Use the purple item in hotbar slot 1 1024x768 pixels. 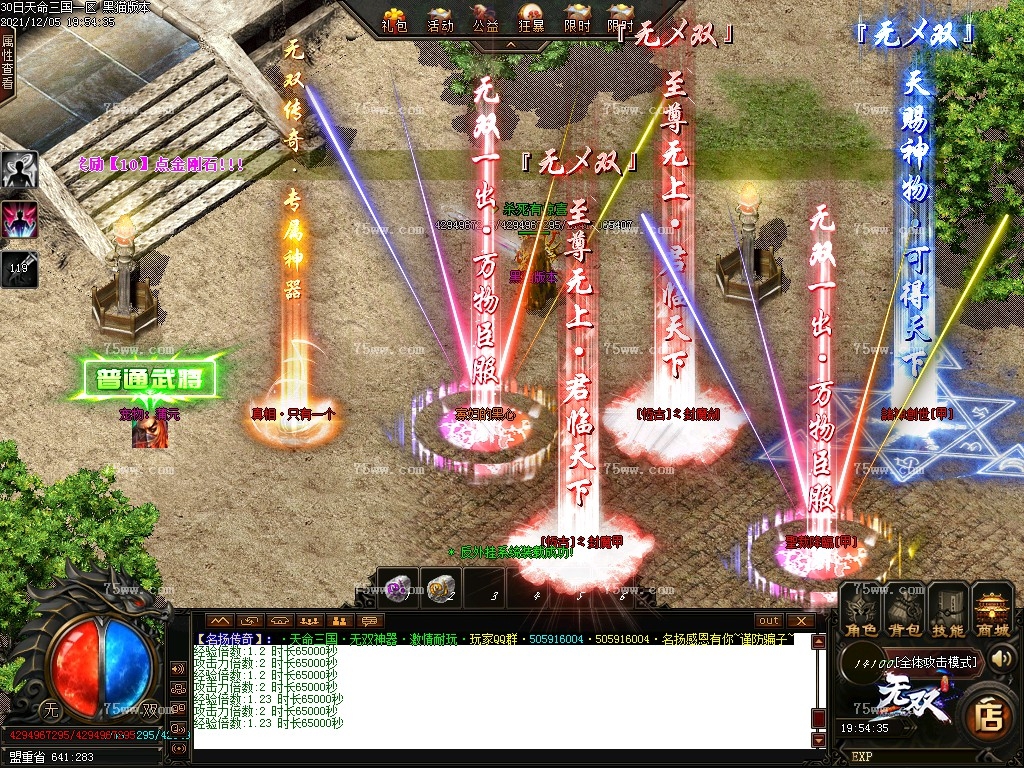(x=400, y=589)
